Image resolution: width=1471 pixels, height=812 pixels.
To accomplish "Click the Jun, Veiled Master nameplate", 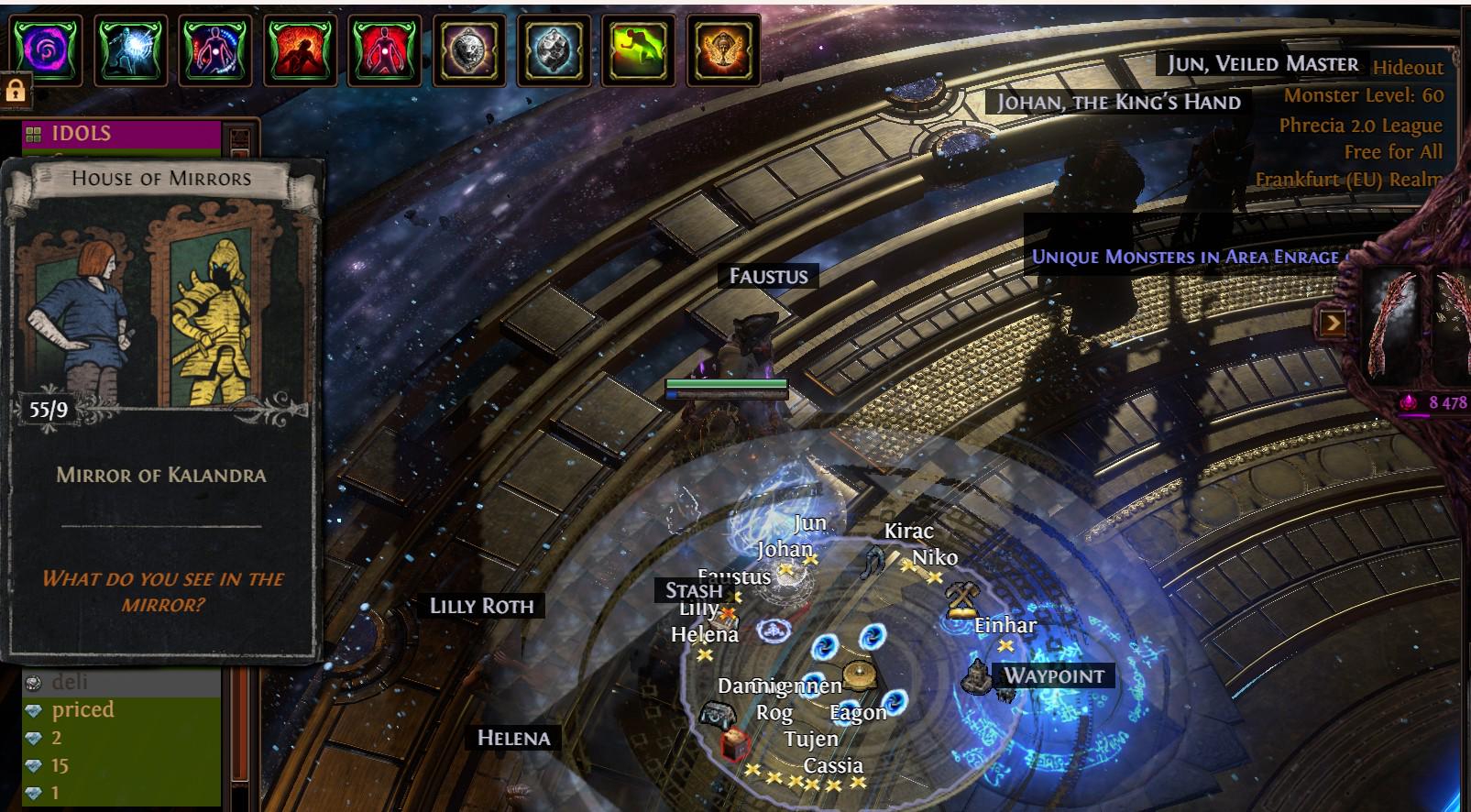I will coord(1262,63).
